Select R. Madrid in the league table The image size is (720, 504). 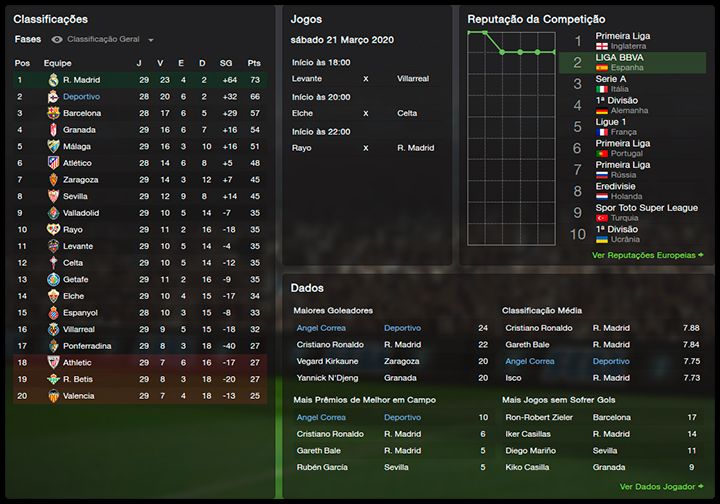tap(80, 79)
